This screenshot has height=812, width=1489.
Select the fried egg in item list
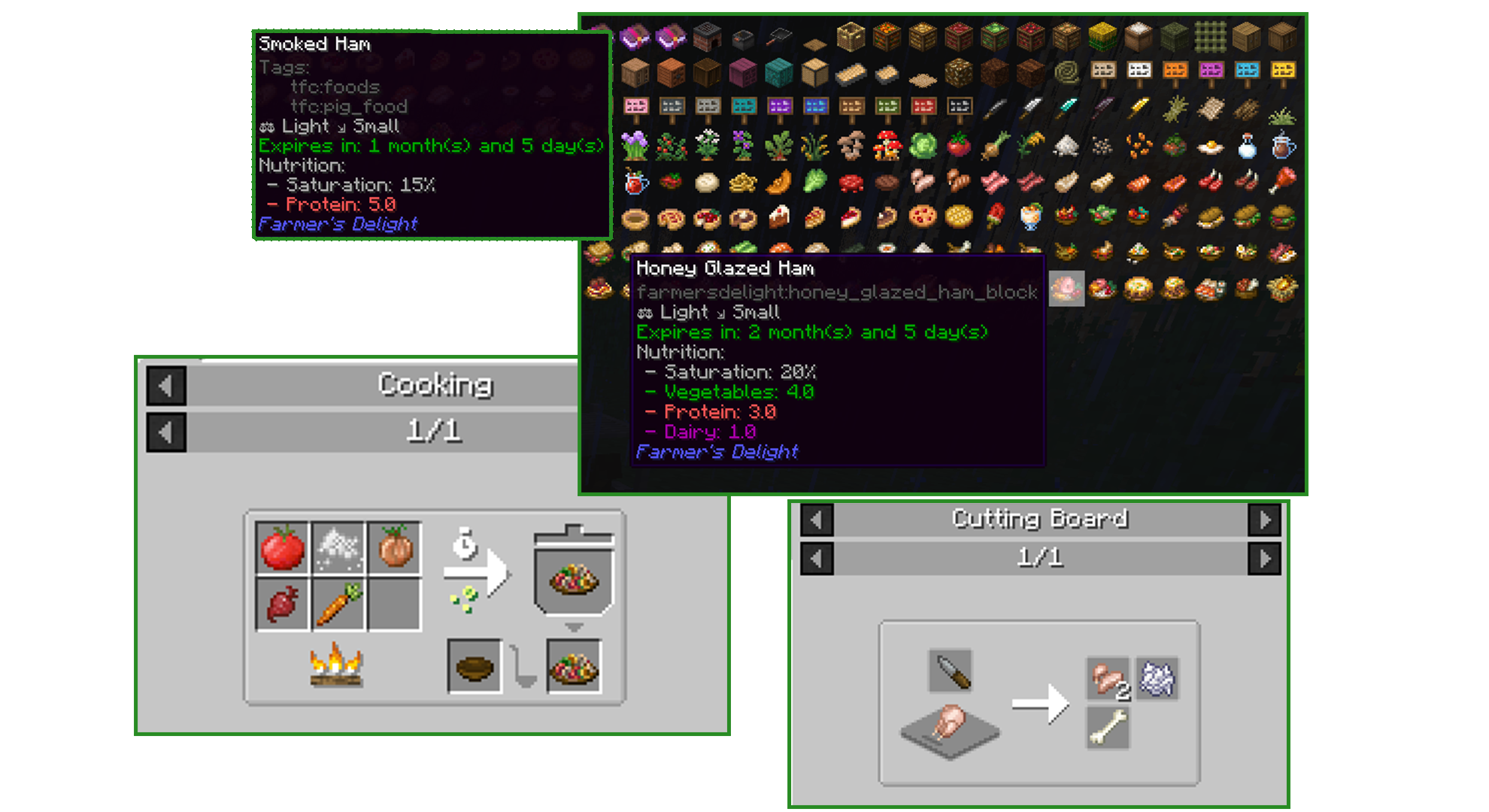click(1210, 146)
